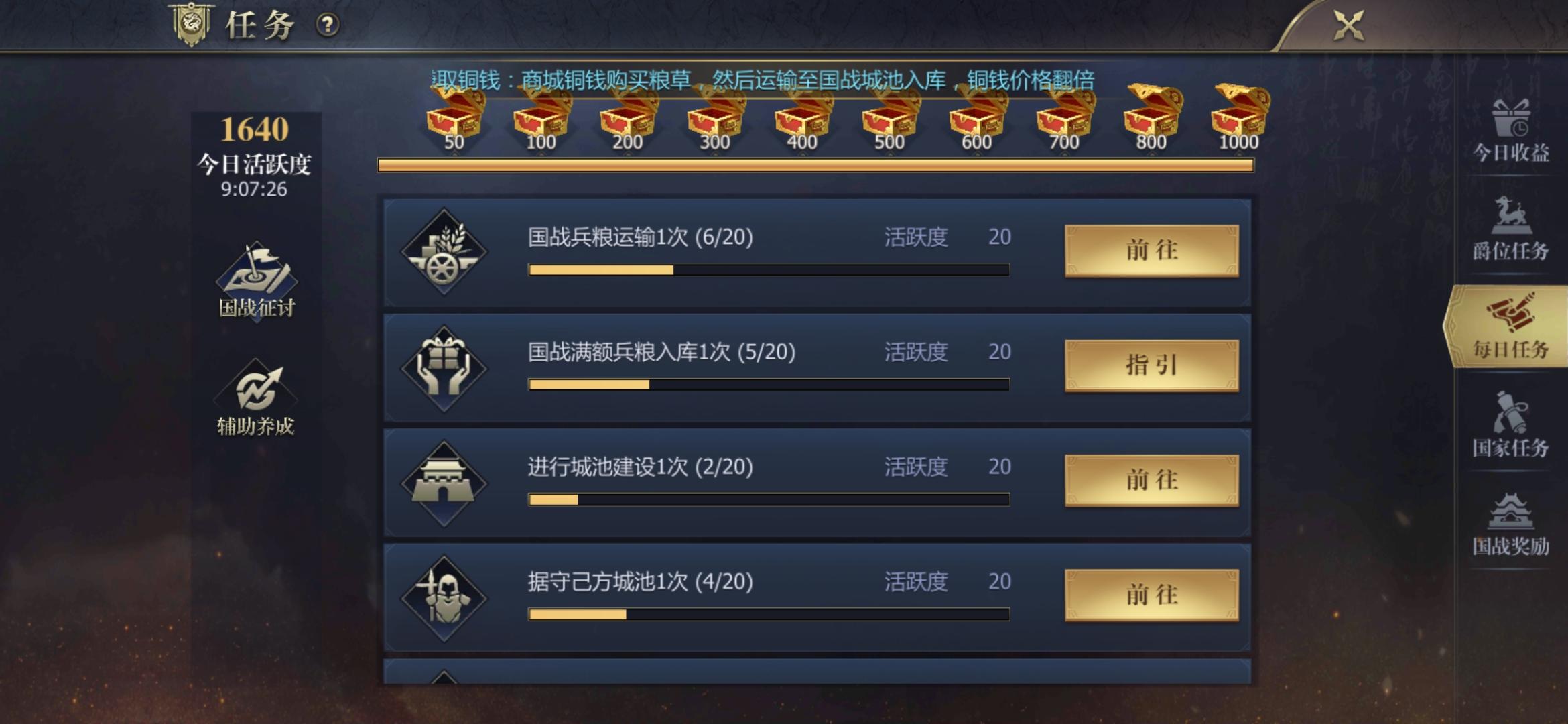The width and height of the screenshot is (1568, 724).
Task: Claim the 1000 activity chest
Action: click(x=1241, y=114)
